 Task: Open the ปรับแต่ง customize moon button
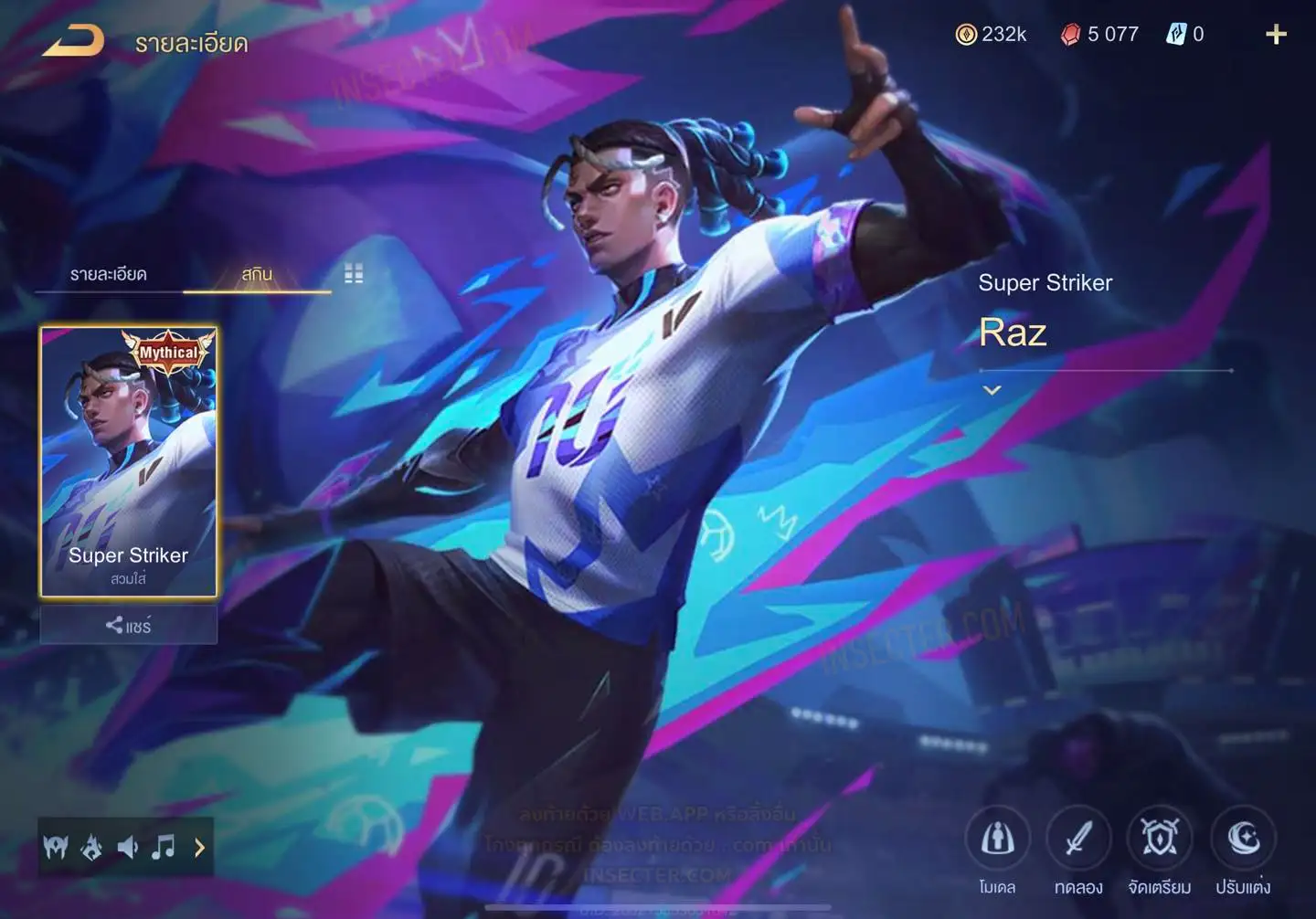point(1242,839)
